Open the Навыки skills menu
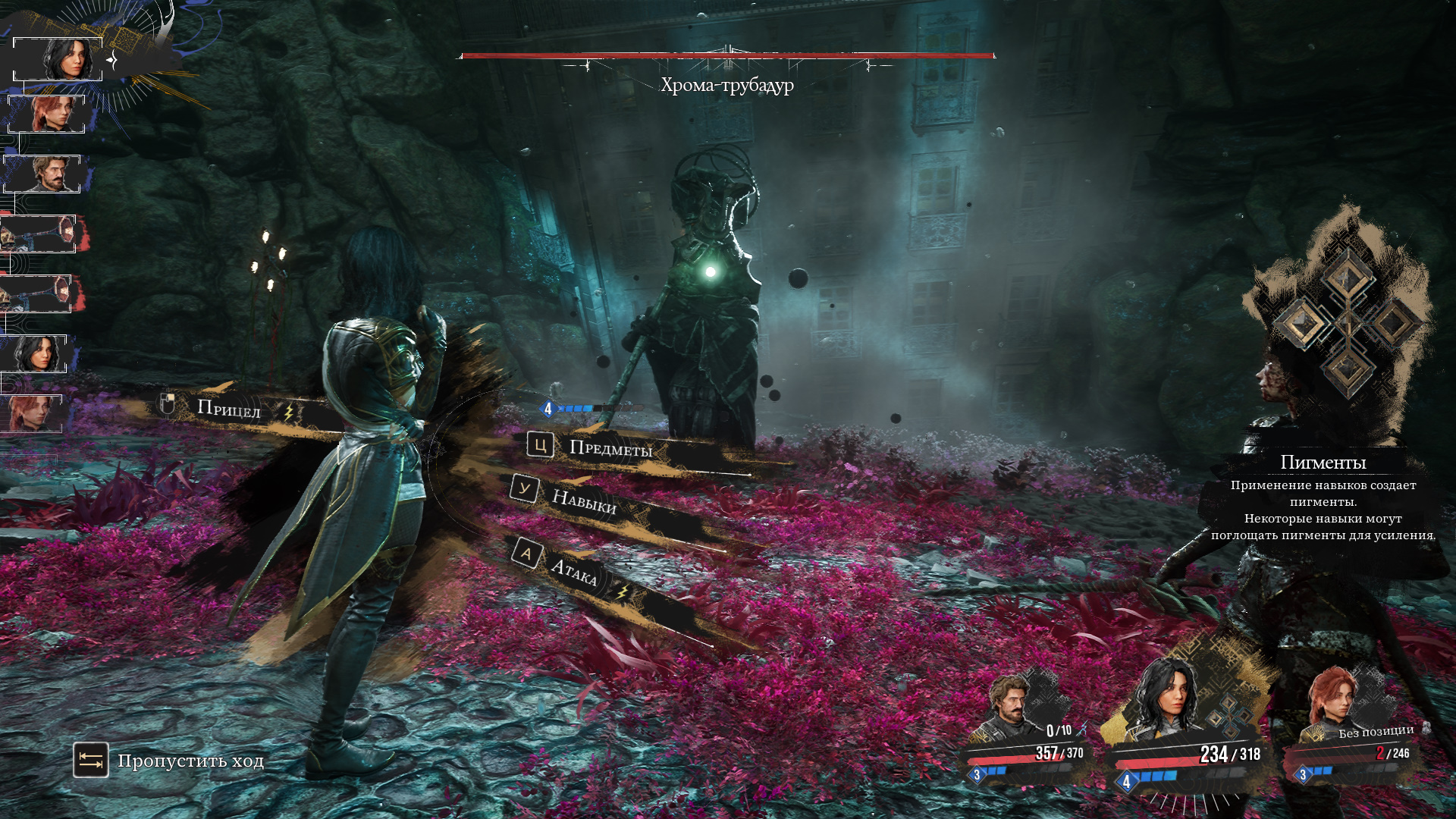 (583, 501)
